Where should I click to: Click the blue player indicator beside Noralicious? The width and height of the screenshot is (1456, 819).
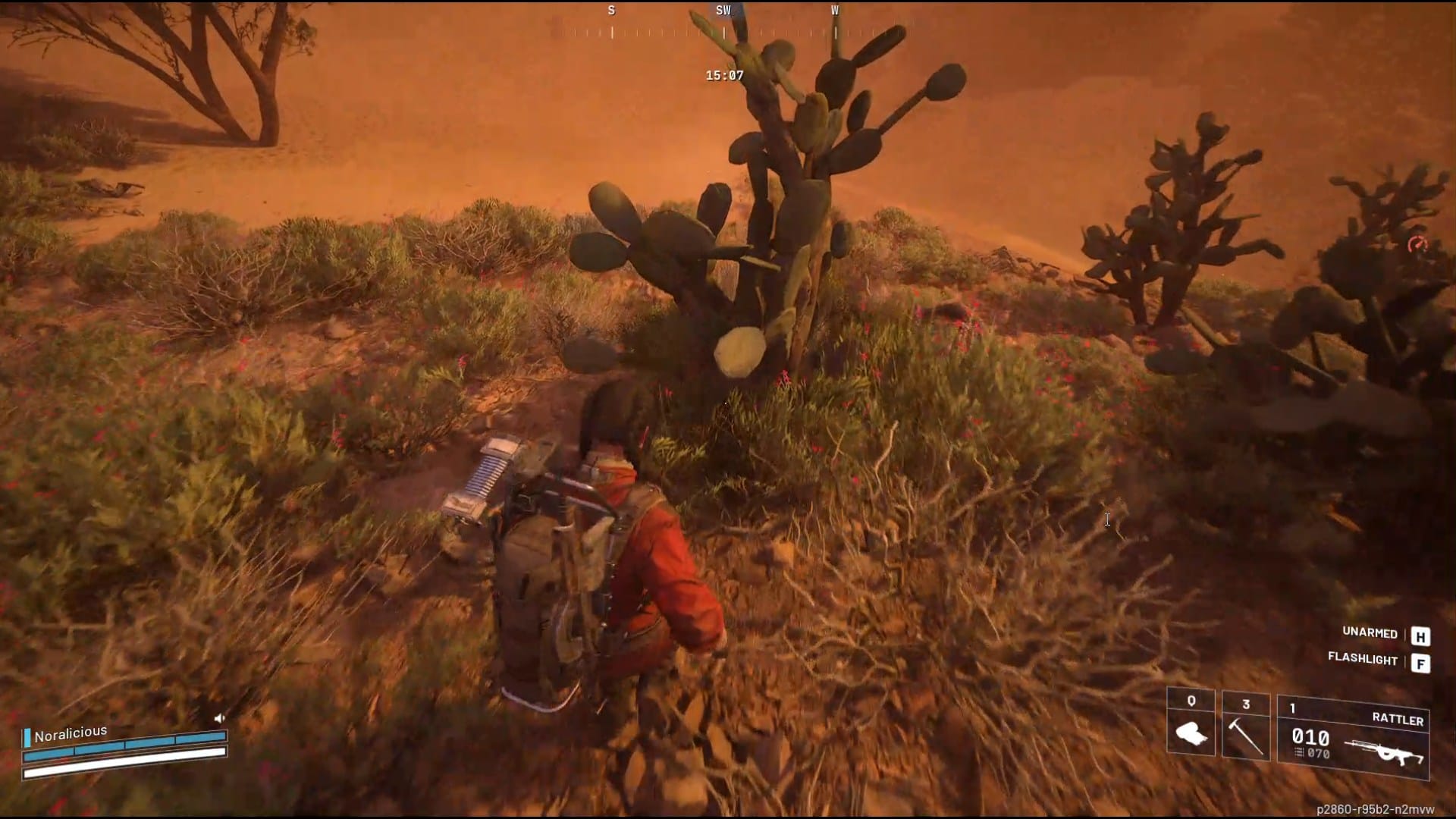click(x=27, y=738)
